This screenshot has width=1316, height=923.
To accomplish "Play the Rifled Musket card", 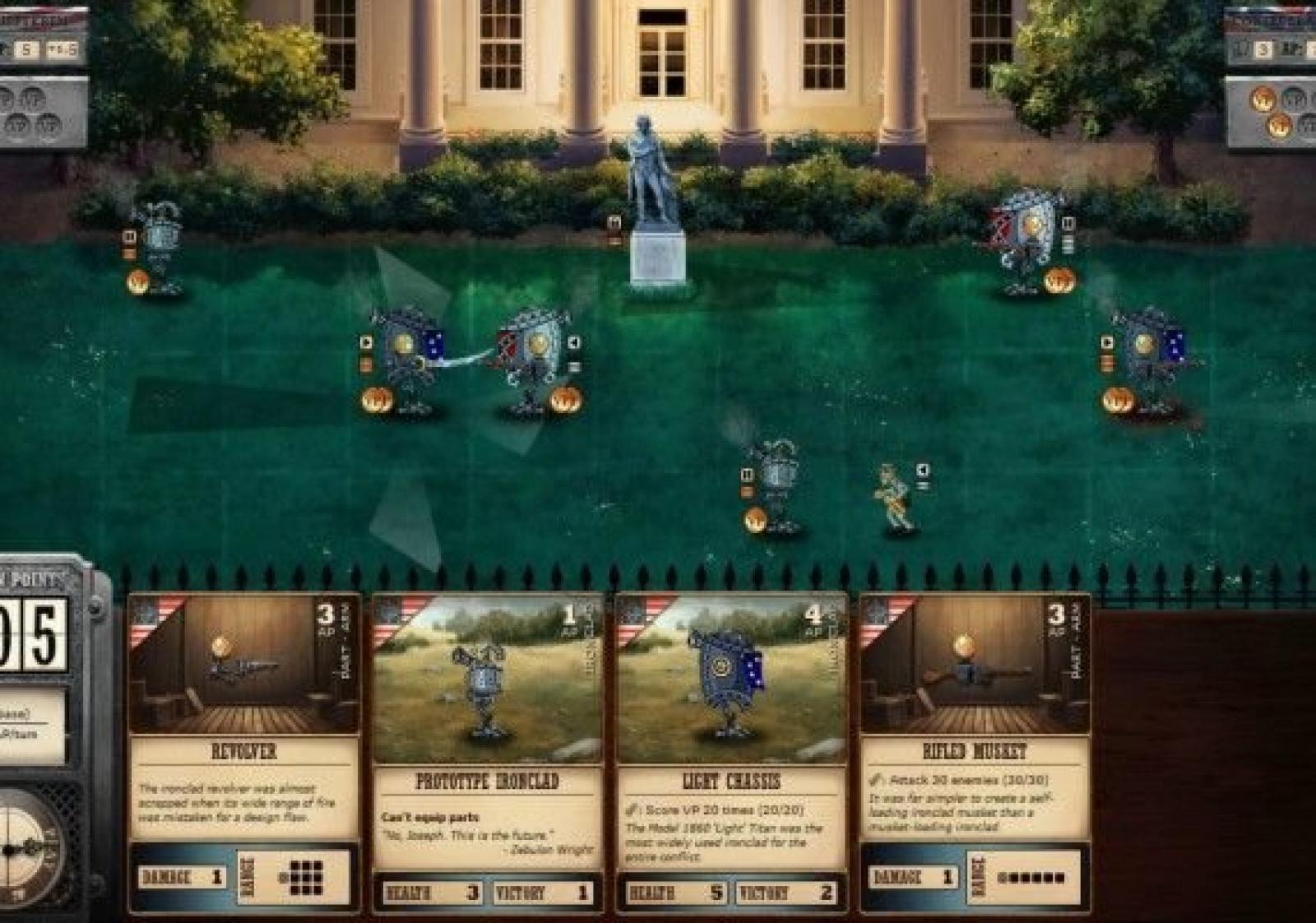I will [x=974, y=750].
